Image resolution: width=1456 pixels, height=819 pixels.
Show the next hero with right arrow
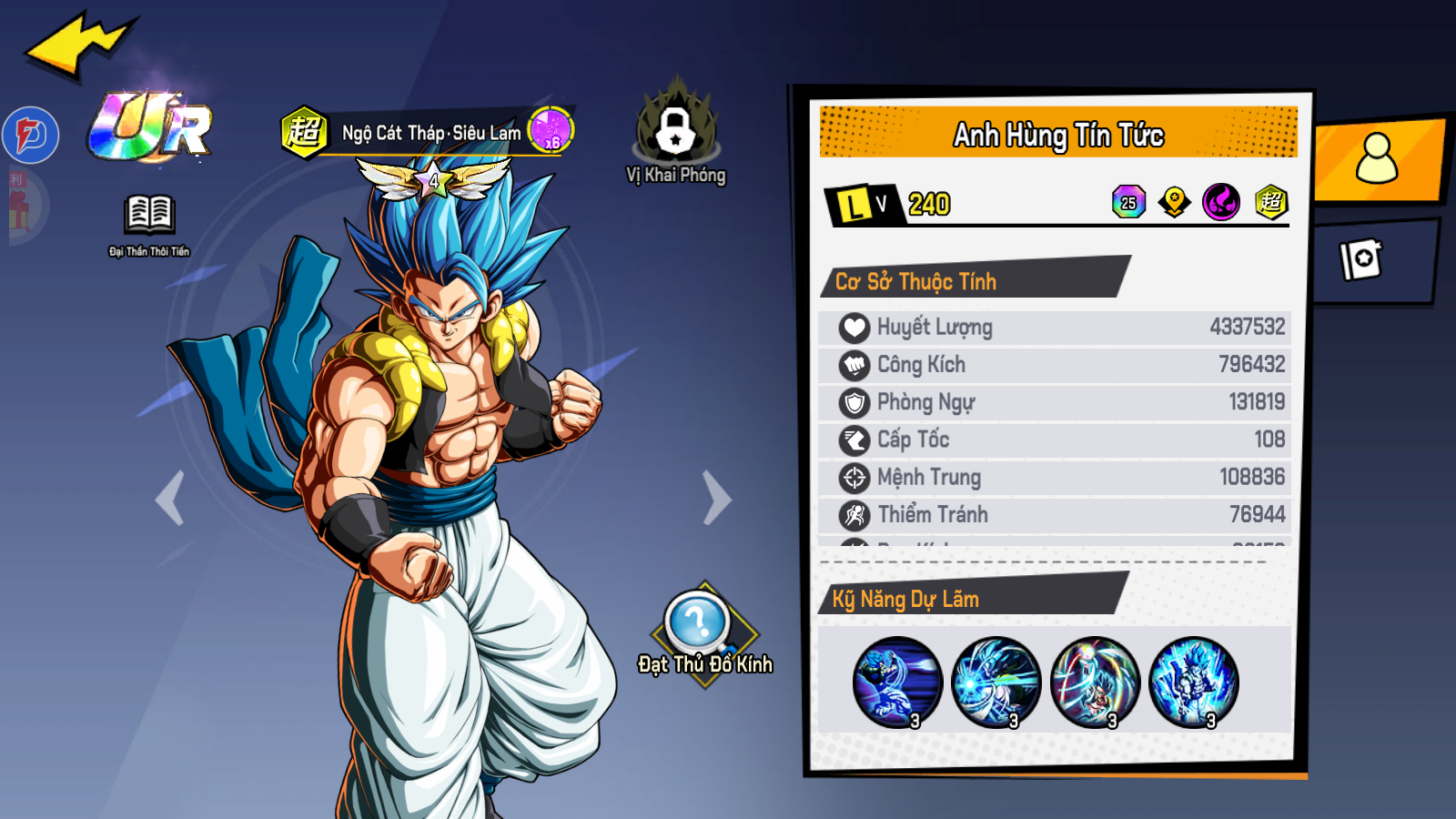coord(716,498)
